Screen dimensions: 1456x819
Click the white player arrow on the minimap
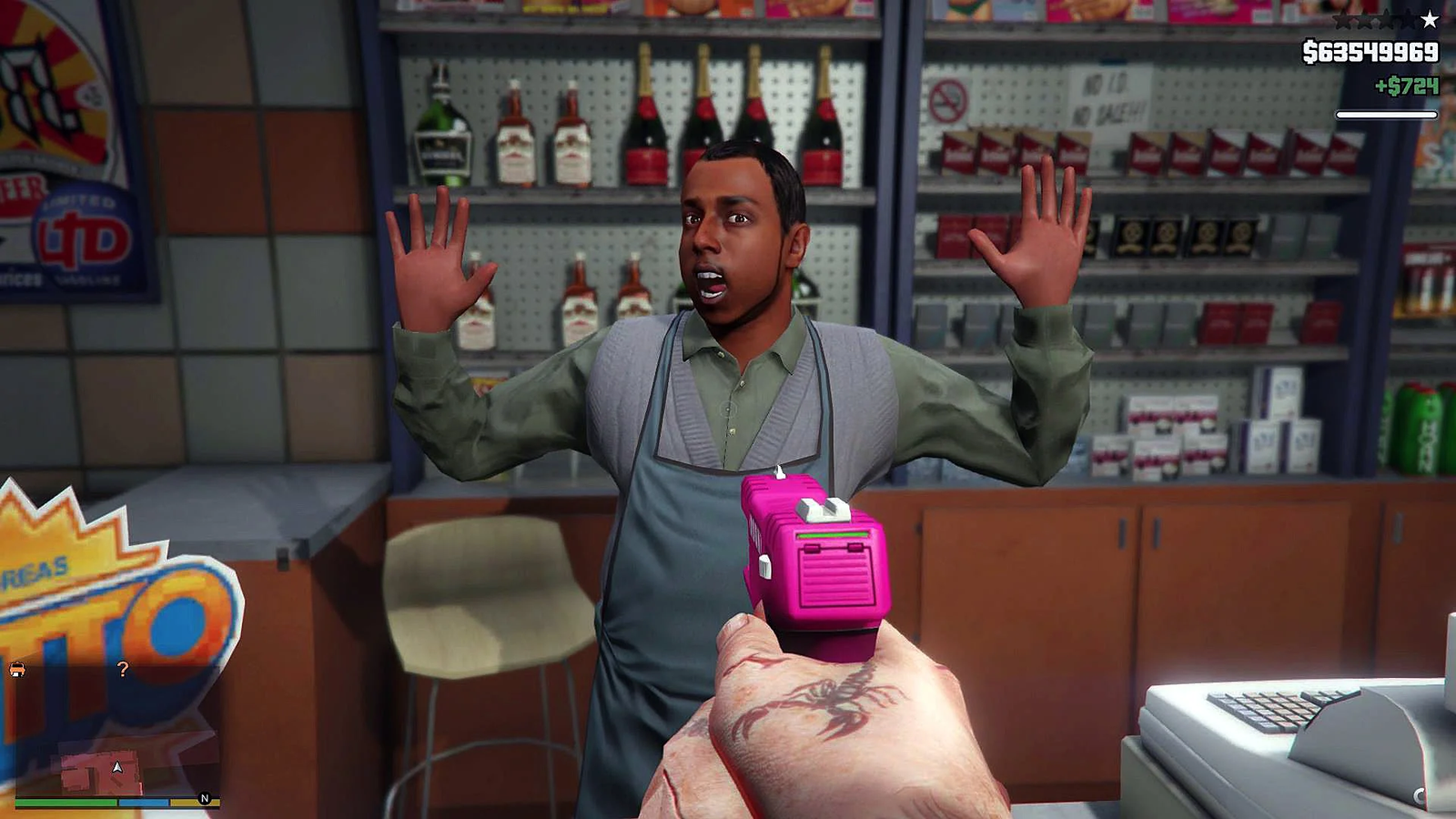(x=117, y=767)
